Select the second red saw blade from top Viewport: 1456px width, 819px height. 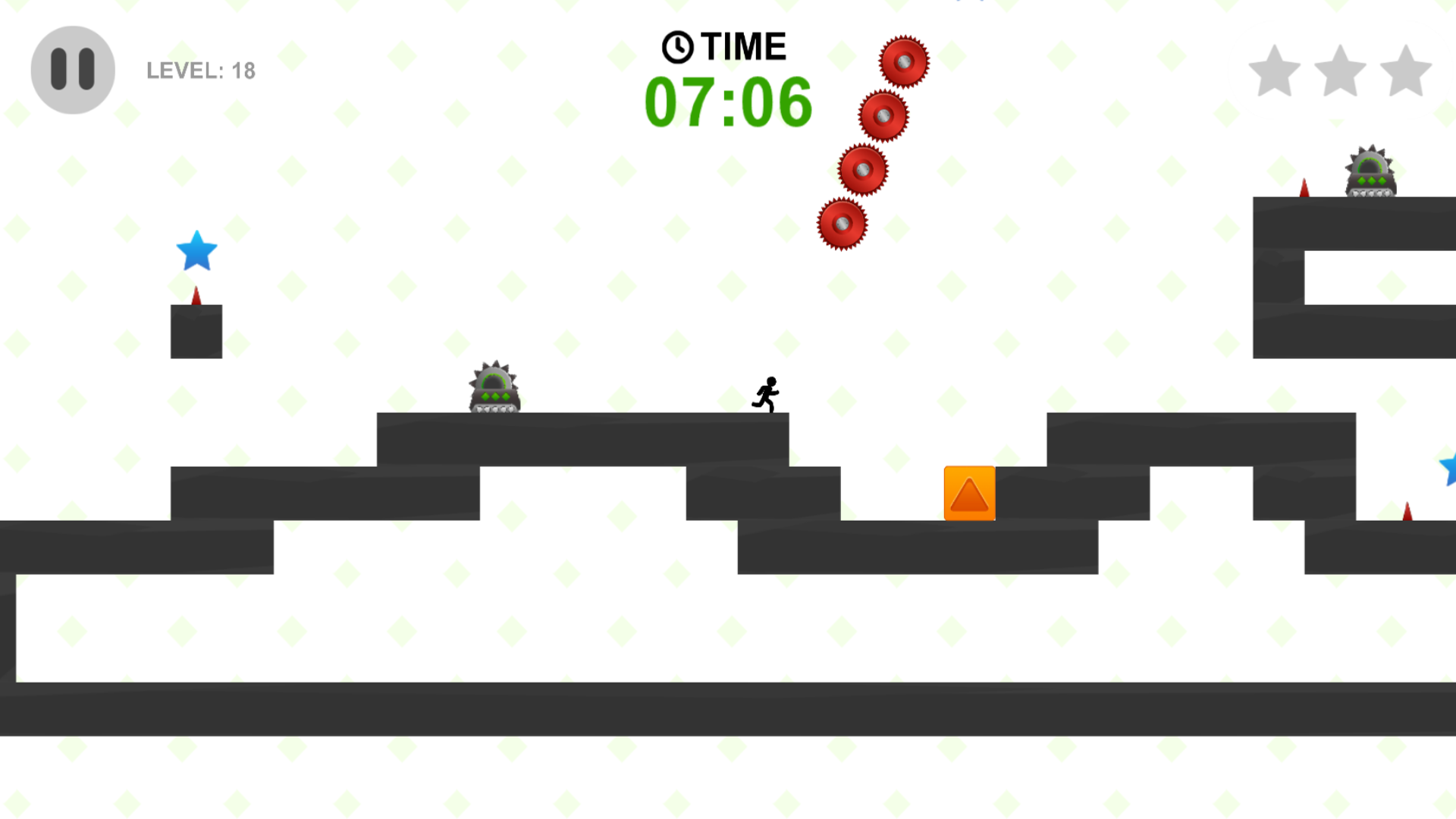(882, 116)
